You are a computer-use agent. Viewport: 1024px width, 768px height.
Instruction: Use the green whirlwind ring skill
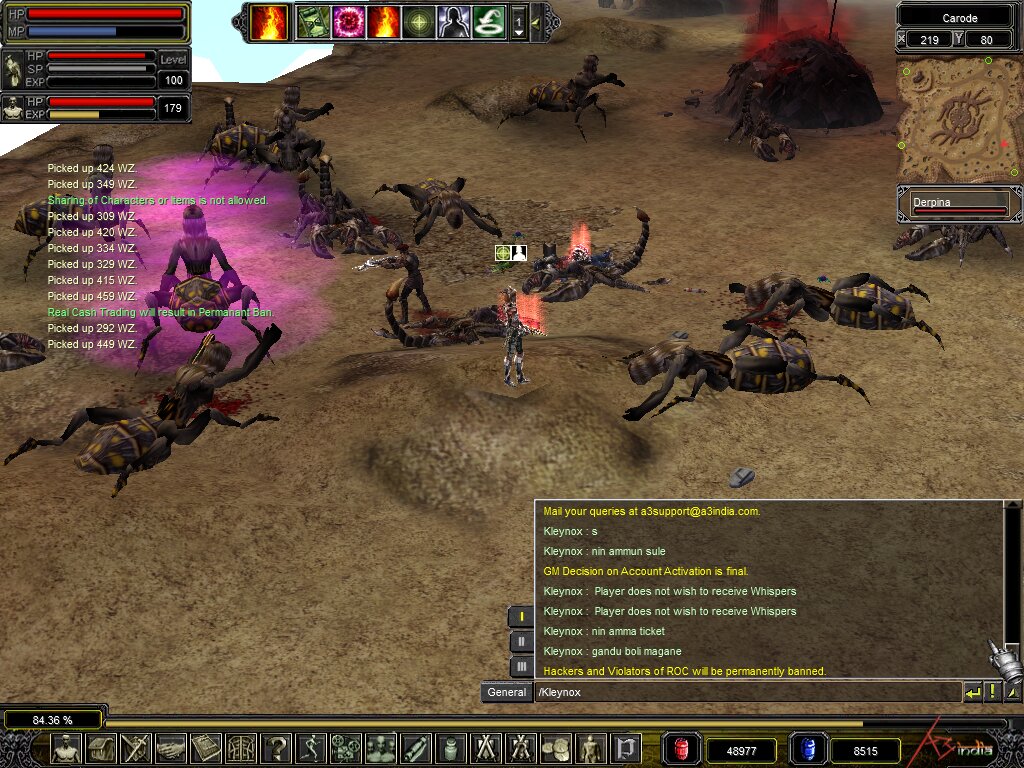(488, 21)
